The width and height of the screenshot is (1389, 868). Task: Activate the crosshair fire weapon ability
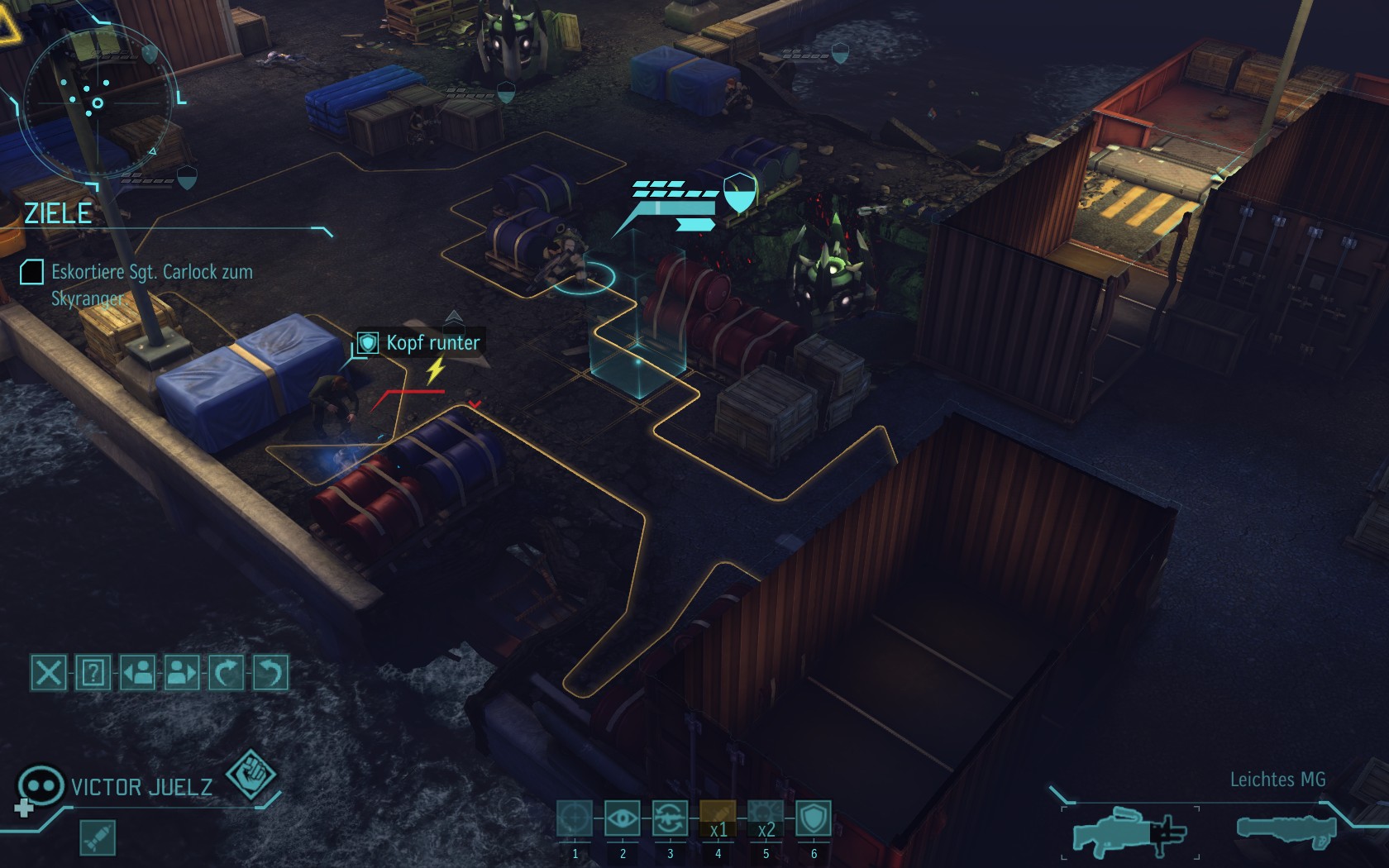click(575, 819)
